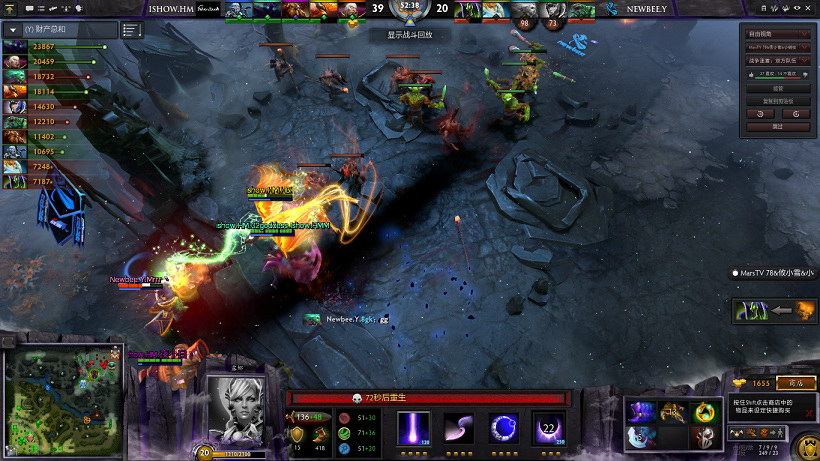Close the quick-buy hint with red X
The image size is (820, 461).
click(809, 412)
